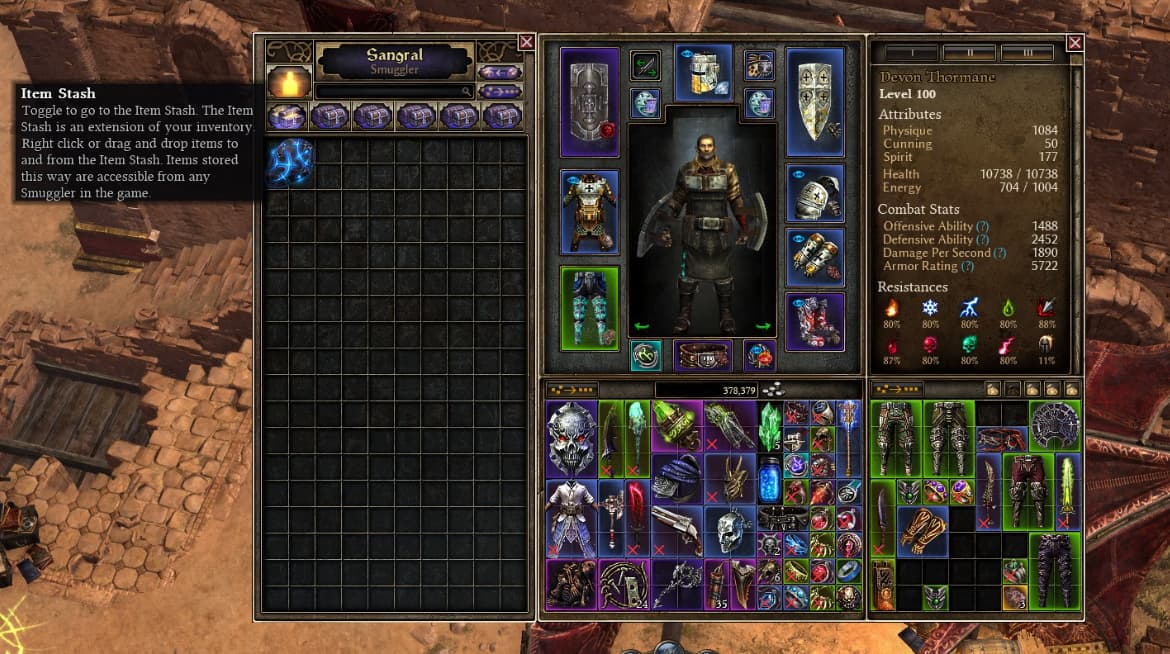Image resolution: width=1170 pixels, height=654 pixels.
Task: Select the blue glowing jar in inventory
Action: tap(768, 479)
